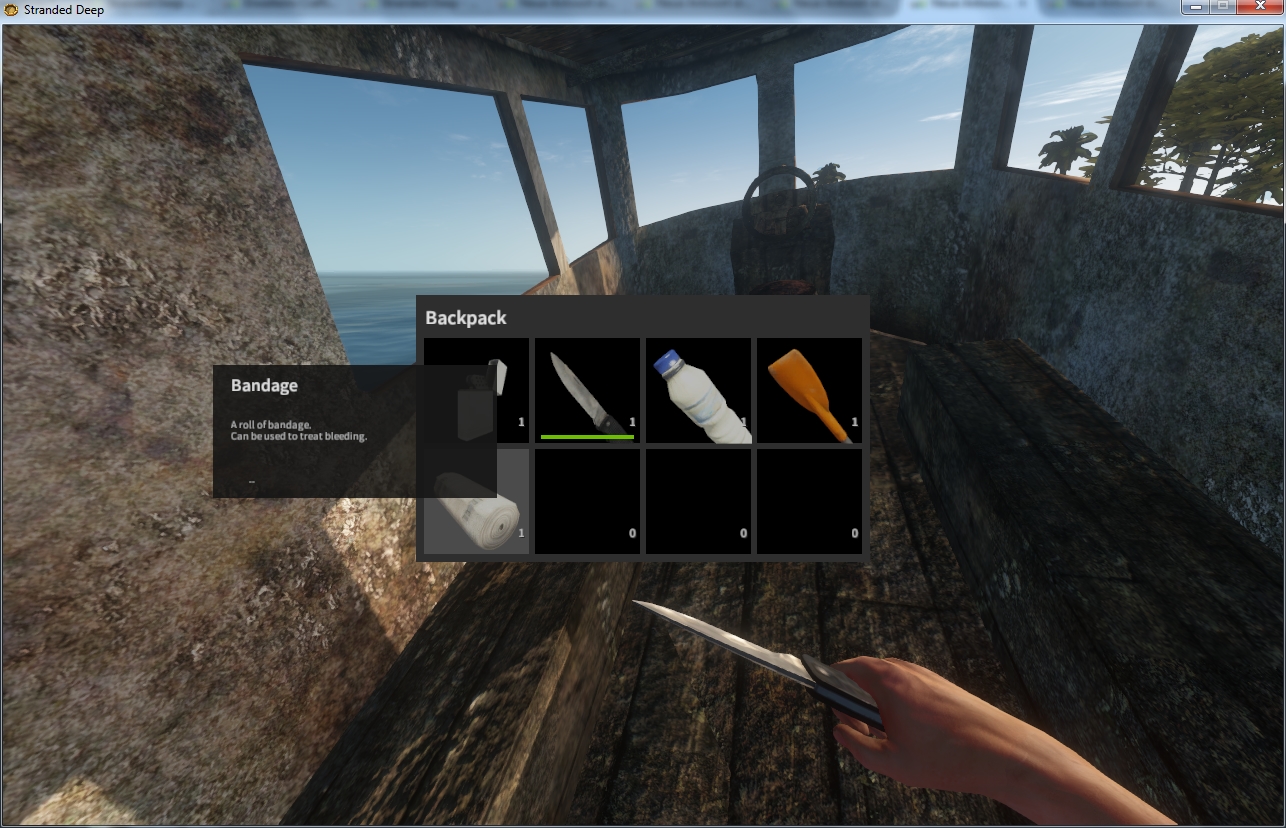Select the orange paddle item
This screenshot has width=1286, height=828.
(809, 390)
